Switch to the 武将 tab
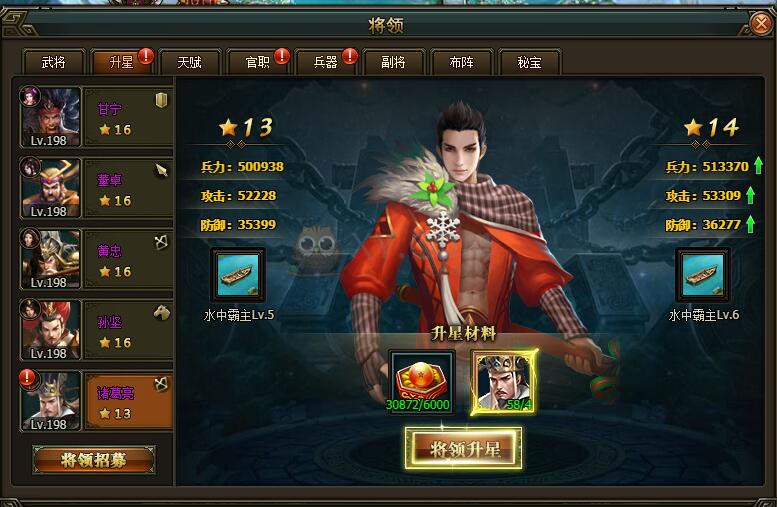The width and height of the screenshot is (777, 507). tap(53, 62)
